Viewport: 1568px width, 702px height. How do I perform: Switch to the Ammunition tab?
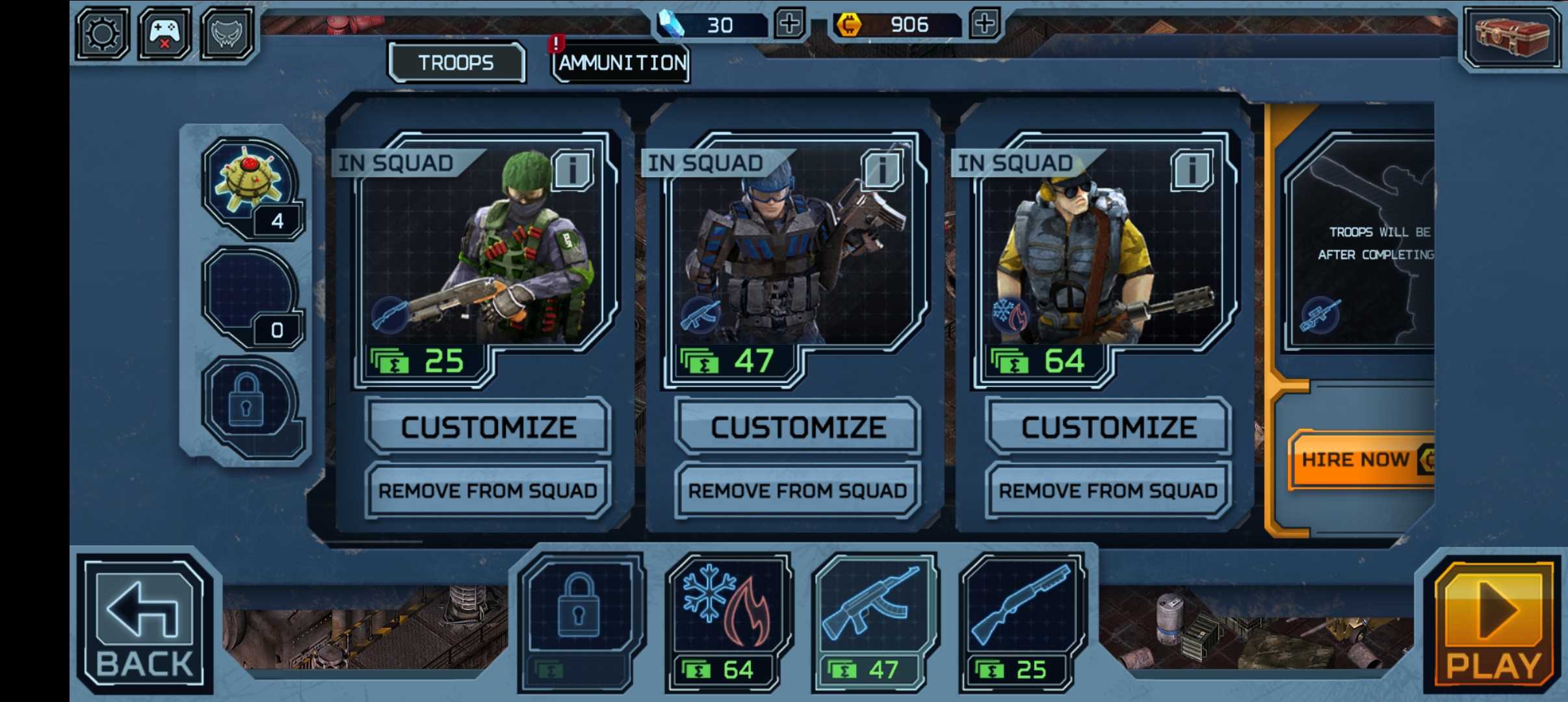621,64
